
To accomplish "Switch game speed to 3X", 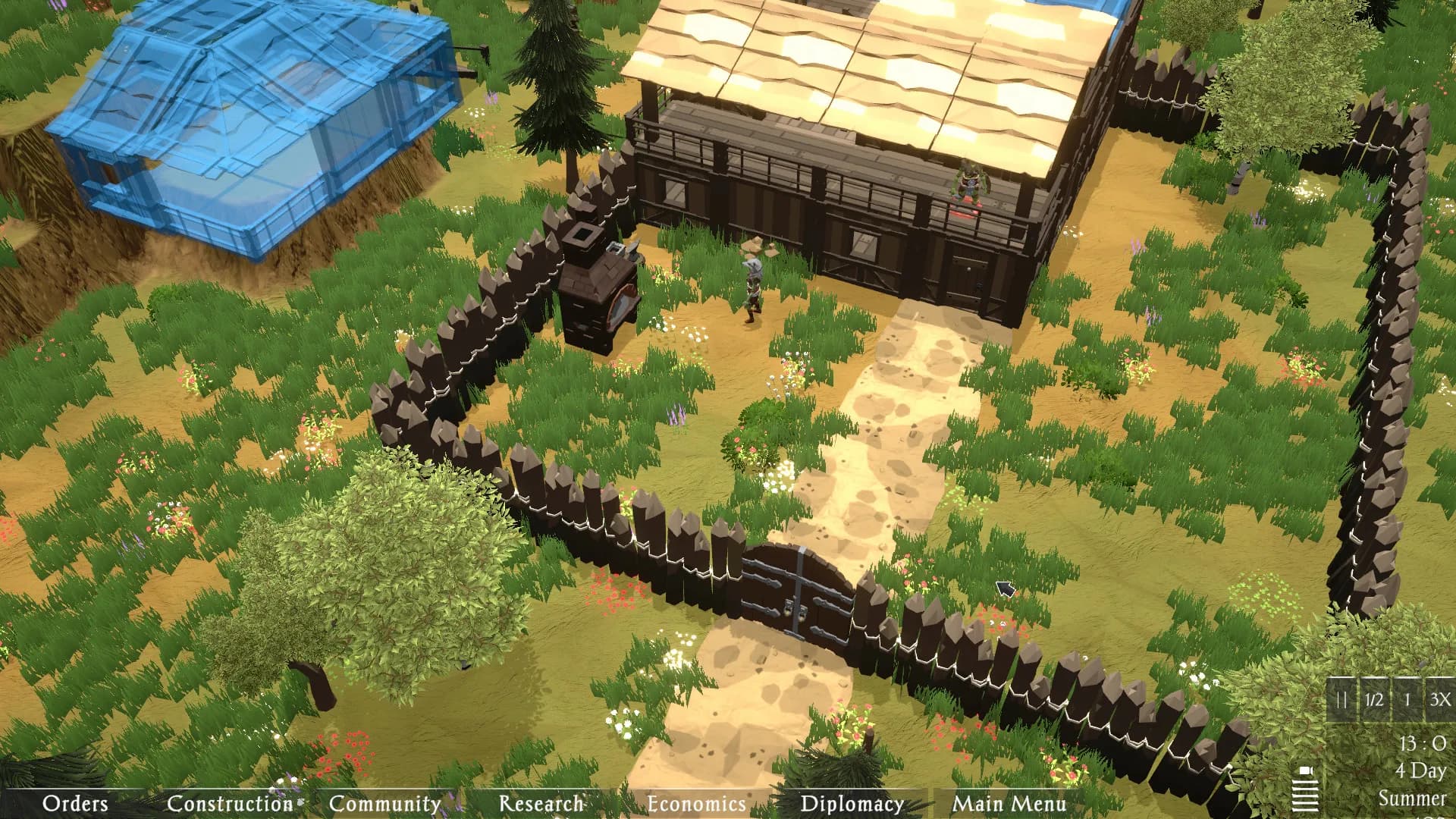I will click(x=1439, y=700).
